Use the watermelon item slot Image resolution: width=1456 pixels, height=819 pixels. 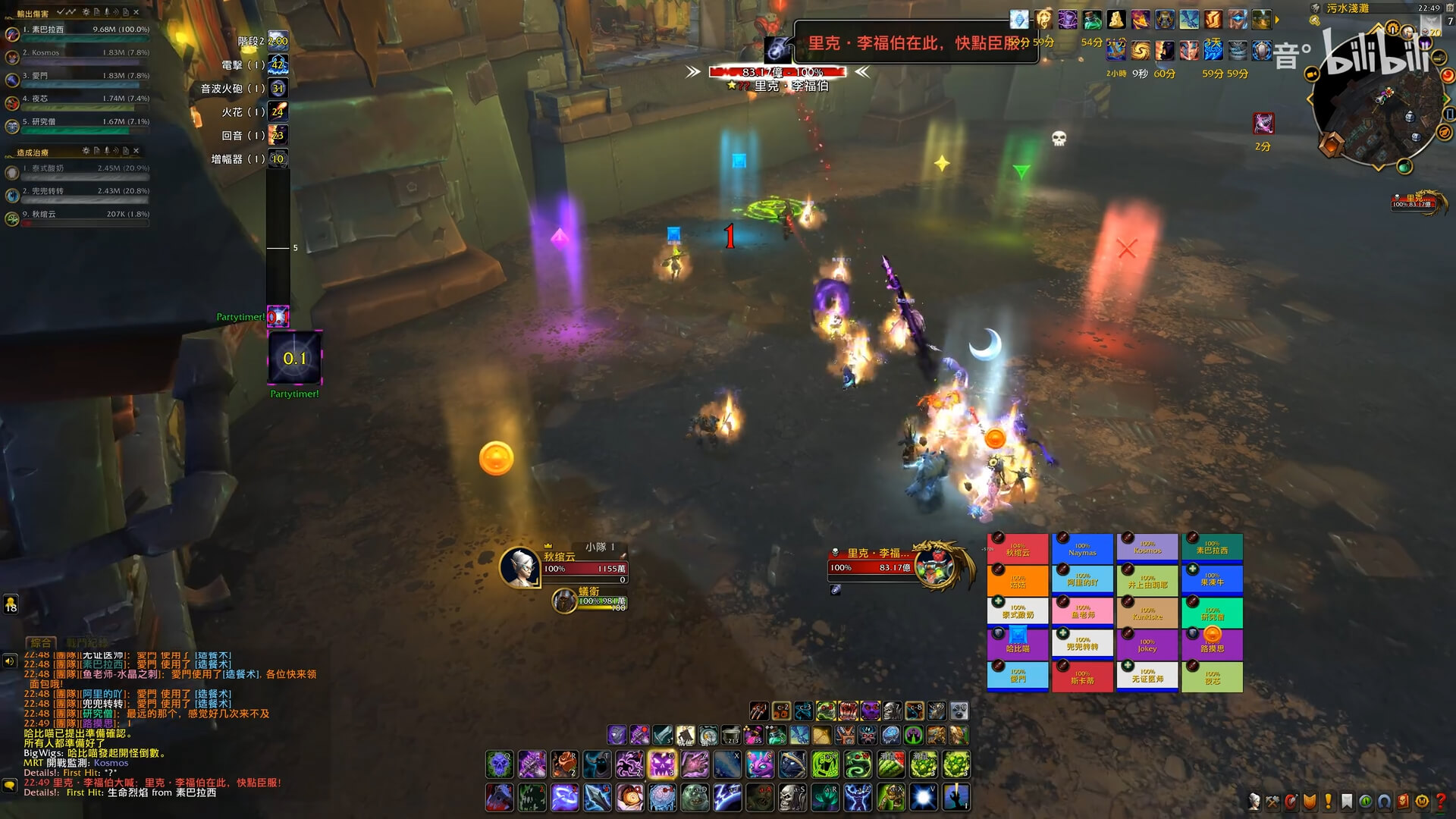coord(891,765)
